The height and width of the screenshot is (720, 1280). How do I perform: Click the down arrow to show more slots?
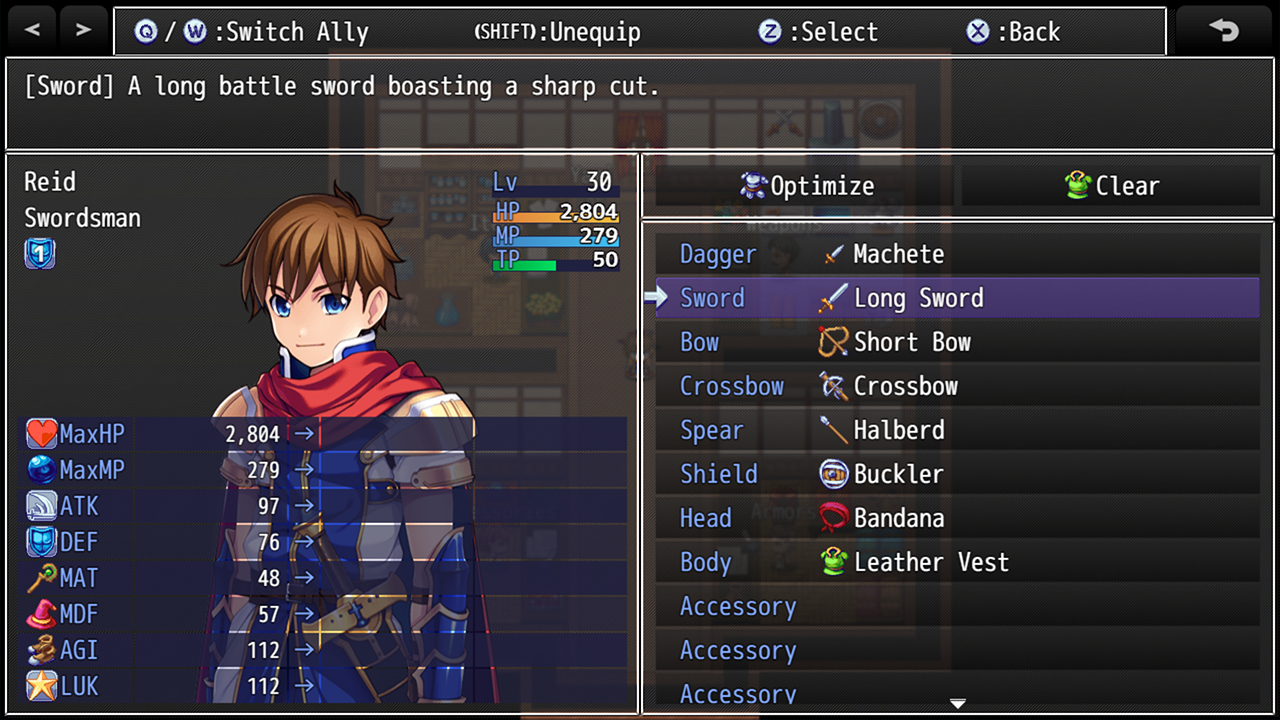(x=957, y=704)
